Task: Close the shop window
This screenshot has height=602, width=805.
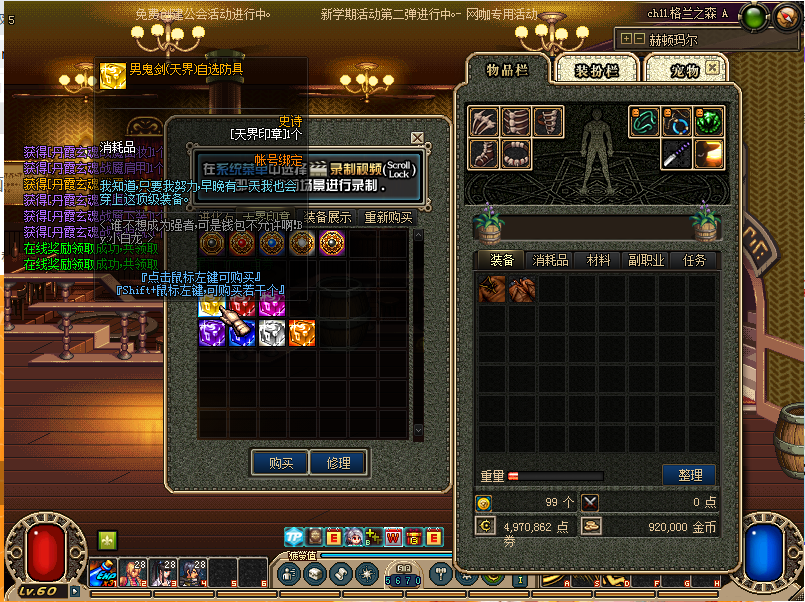Action: point(417,138)
